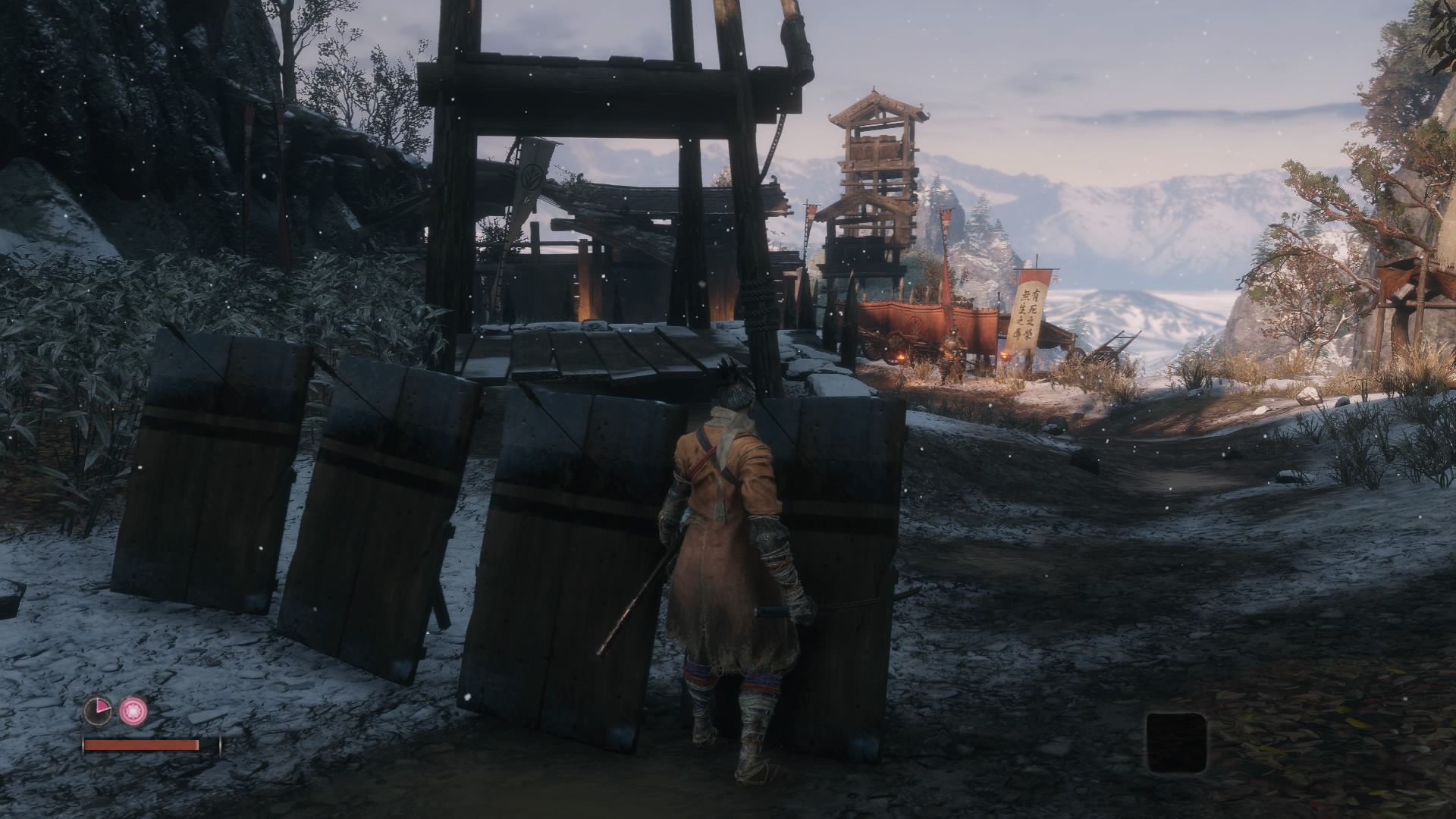Click the resurrection charge pie indicator
This screenshot has height=819, width=1456.
pos(96,711)
